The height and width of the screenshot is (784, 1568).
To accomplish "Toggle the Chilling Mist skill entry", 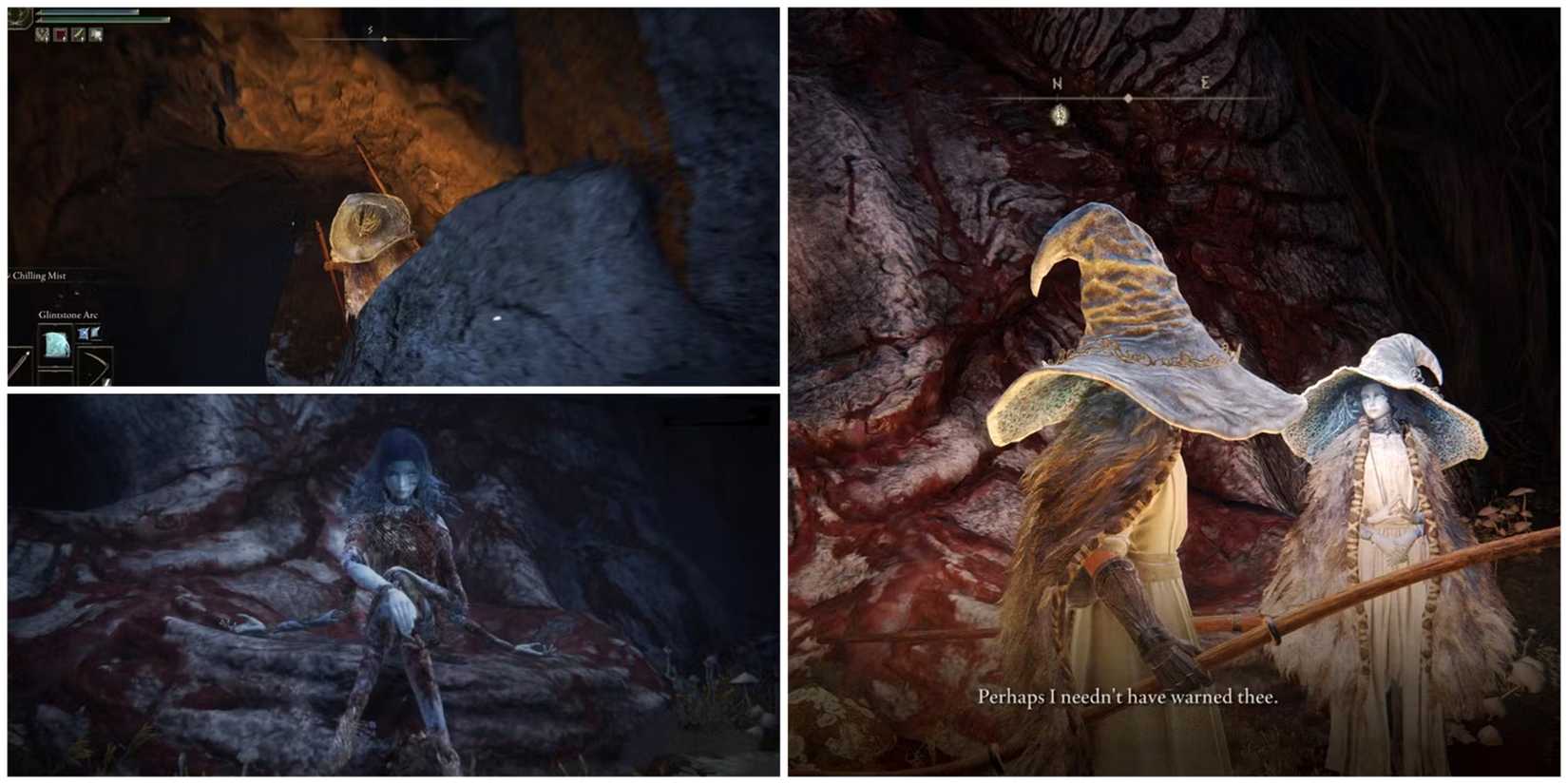I will click(38, 276).
